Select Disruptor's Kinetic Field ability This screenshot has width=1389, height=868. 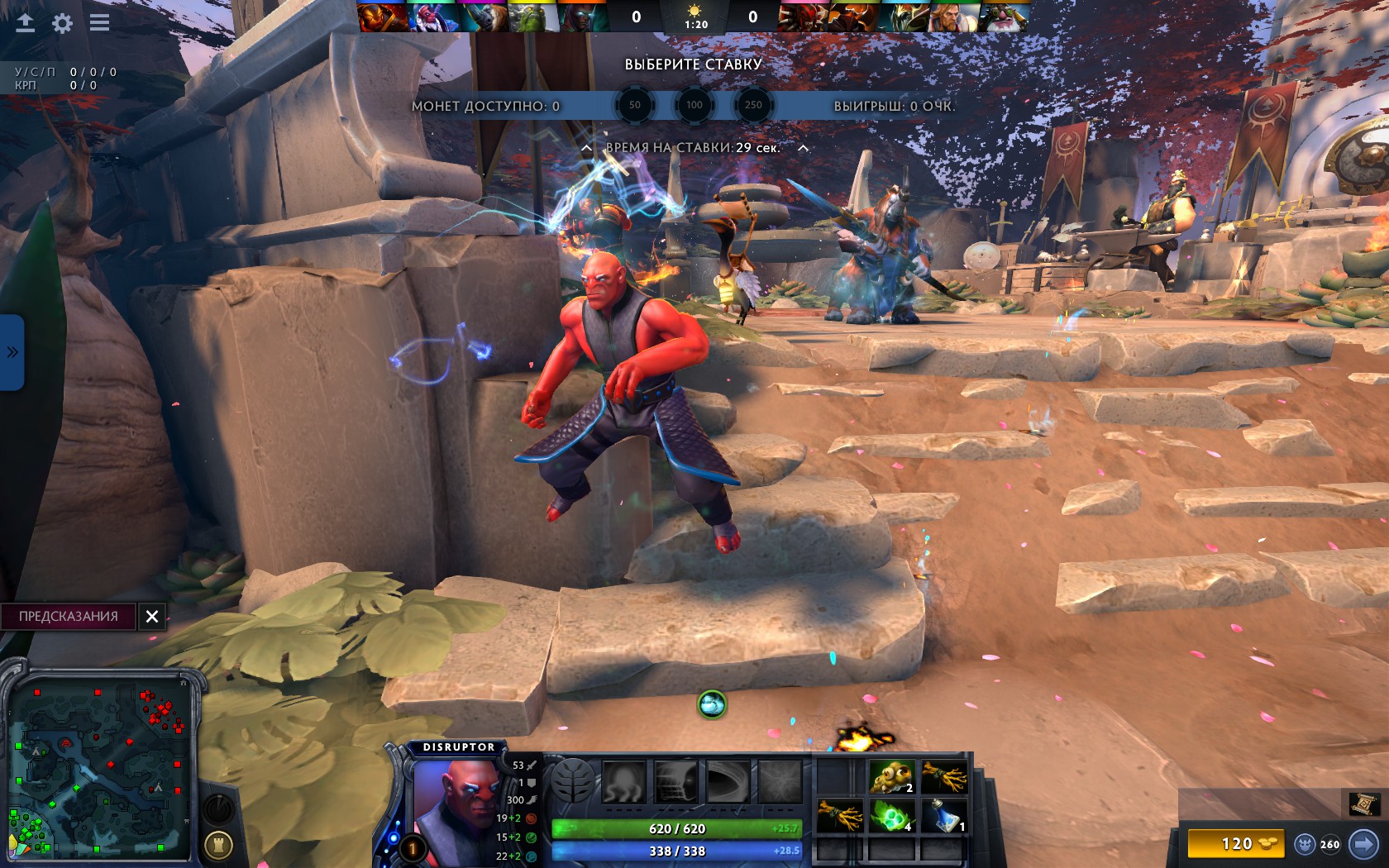tap(728, 781)
